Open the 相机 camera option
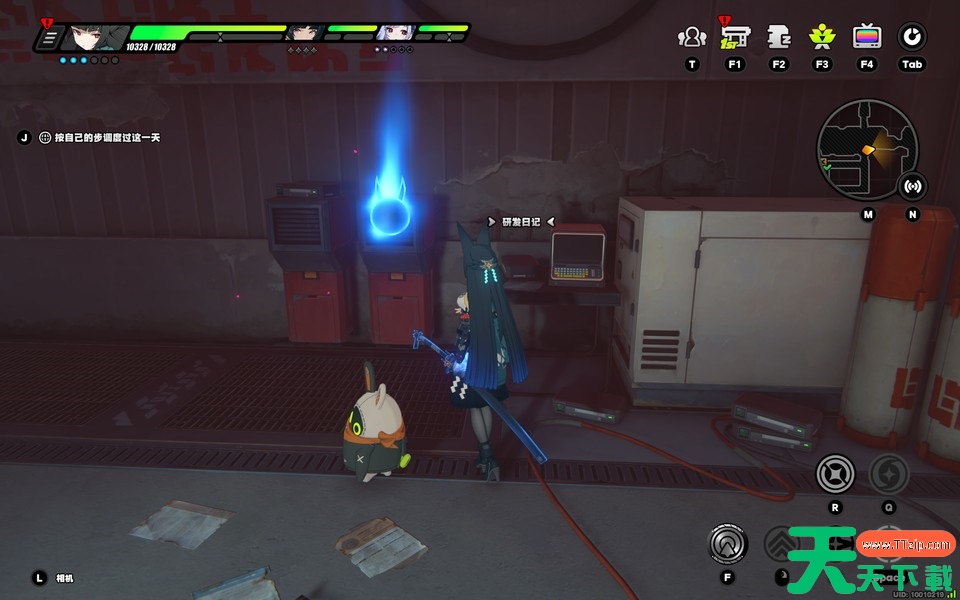The image size is (960, 600). pos(65,578)
